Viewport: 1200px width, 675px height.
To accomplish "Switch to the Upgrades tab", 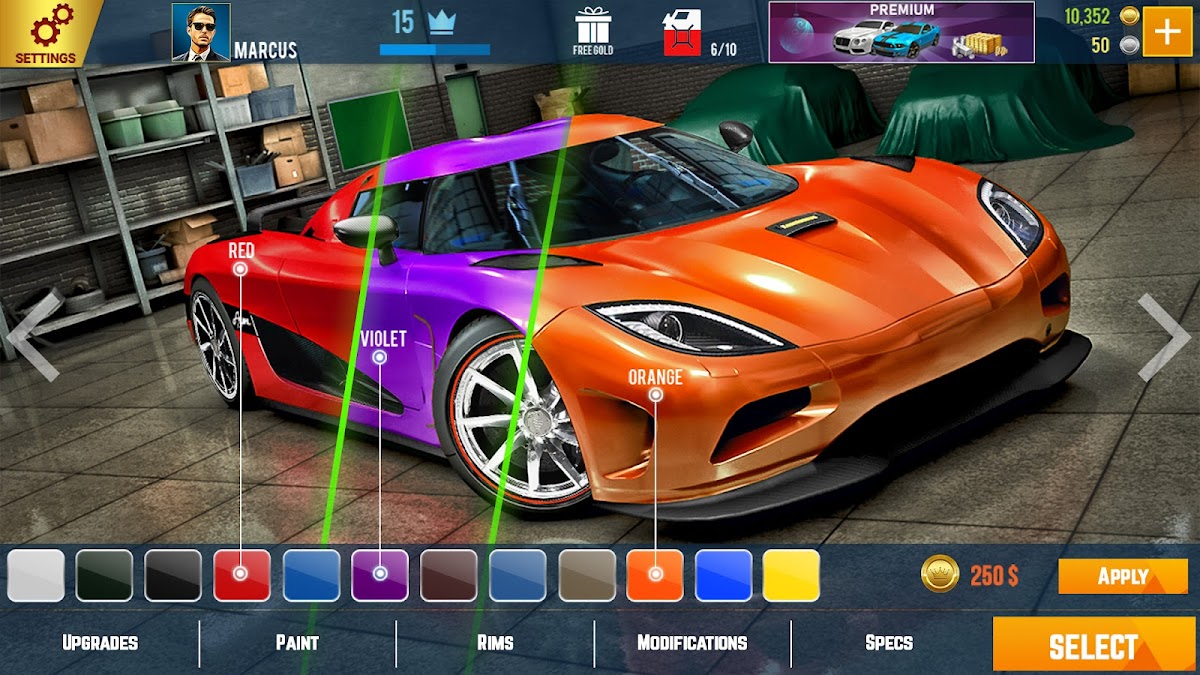I will (100, 643).
